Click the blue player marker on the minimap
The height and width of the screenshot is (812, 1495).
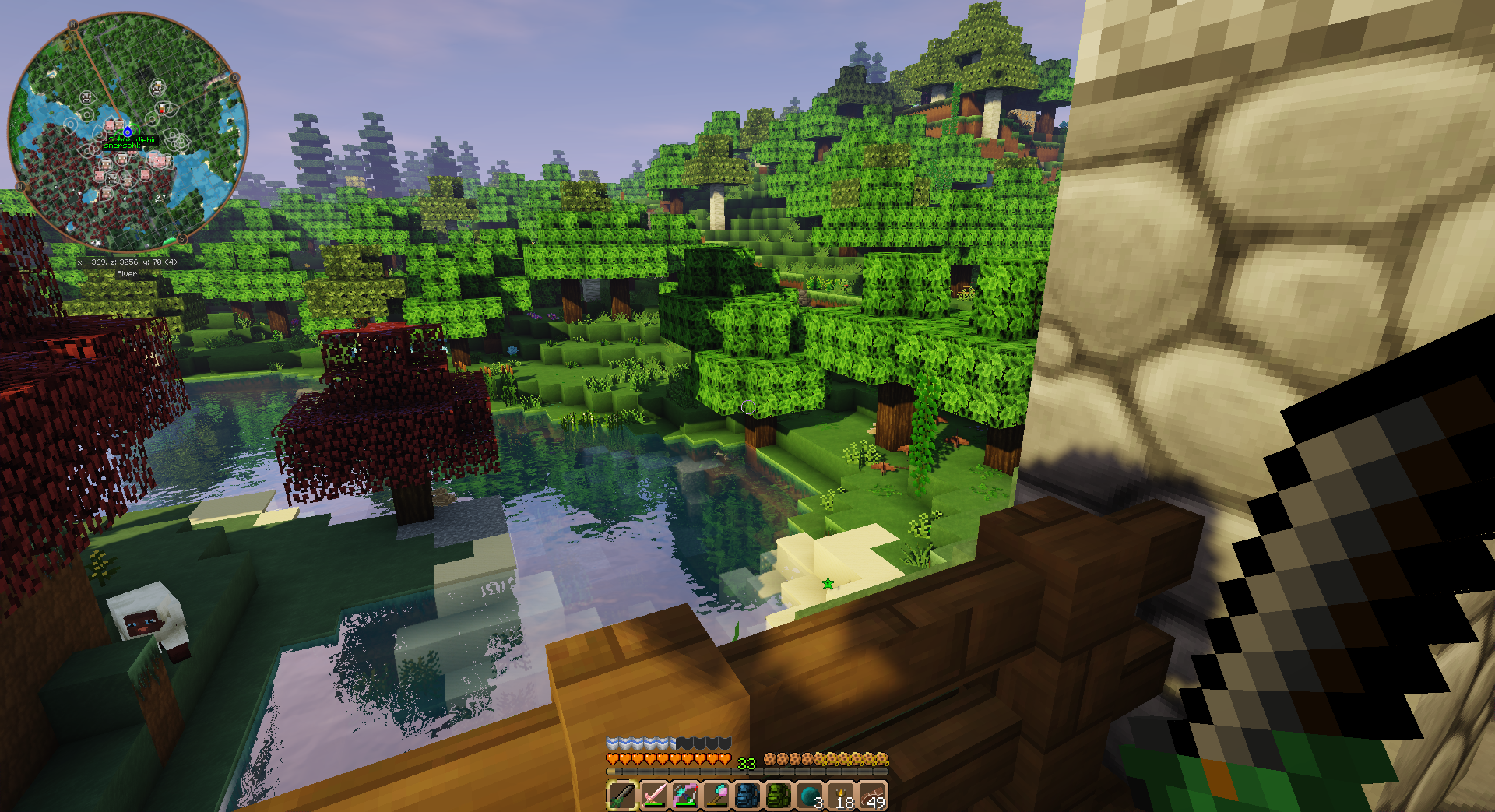tap(128, 132)
